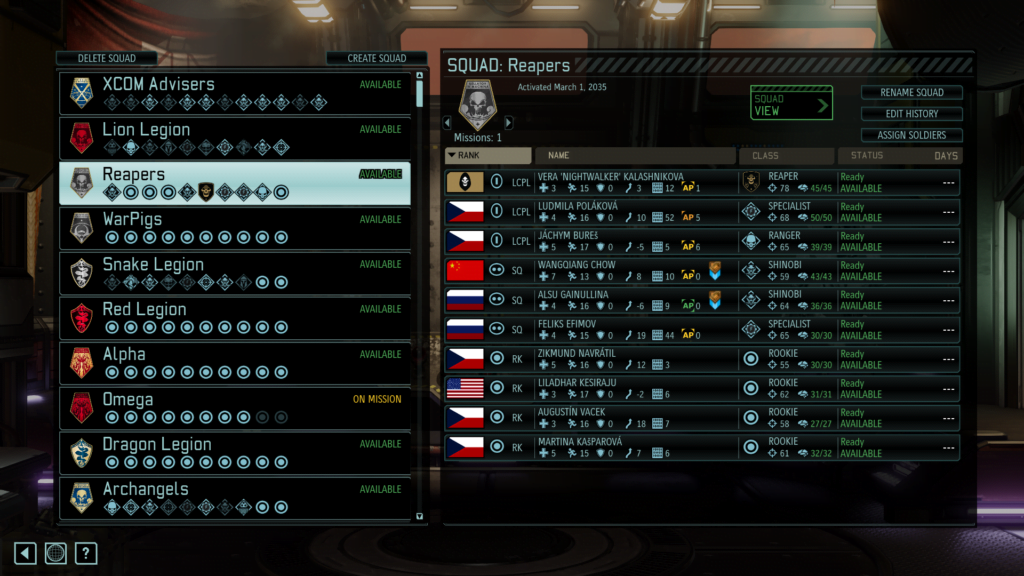Screen dimensions: 1024x576
Task: Select the WarPigs squad row
Action: point(235,227)
